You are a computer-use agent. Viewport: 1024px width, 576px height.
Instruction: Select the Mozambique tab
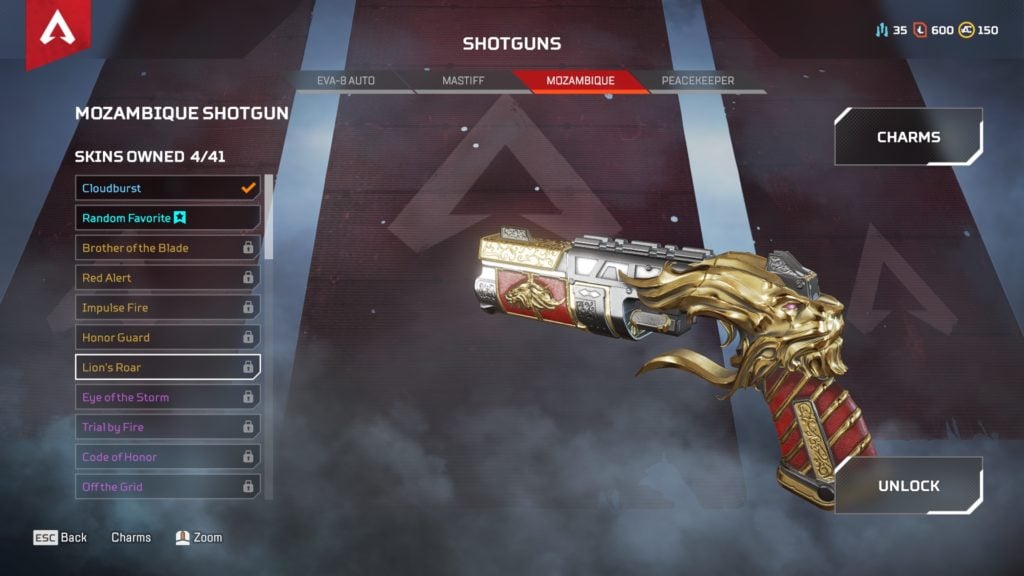click(x=580, y=80)
